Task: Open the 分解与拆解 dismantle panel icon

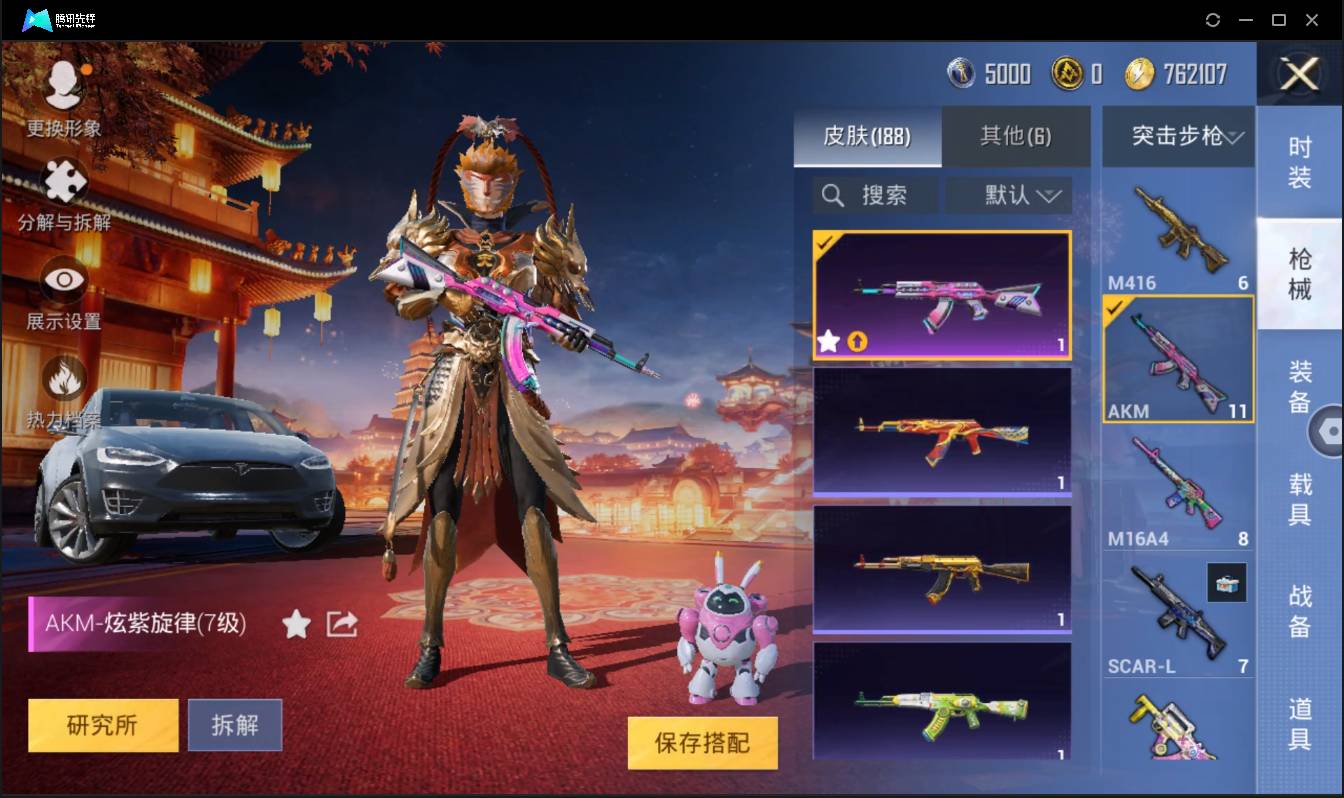Action: [x=62, y=180]
